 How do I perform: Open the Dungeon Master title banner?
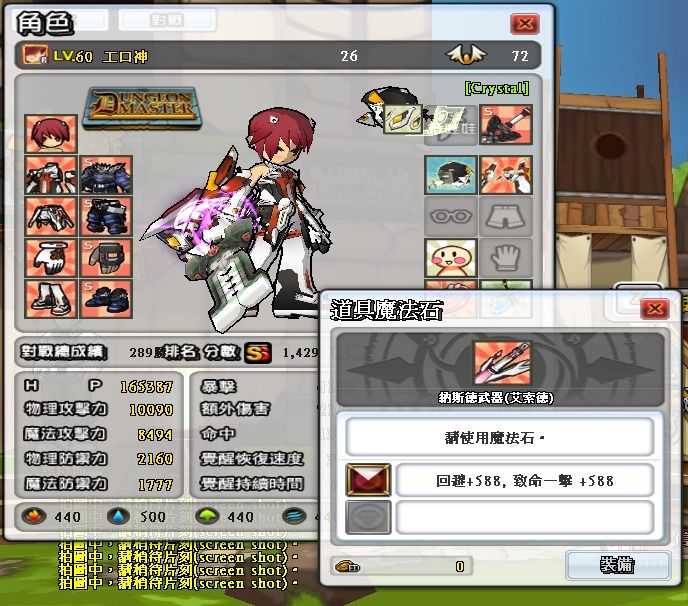[140, 104]
